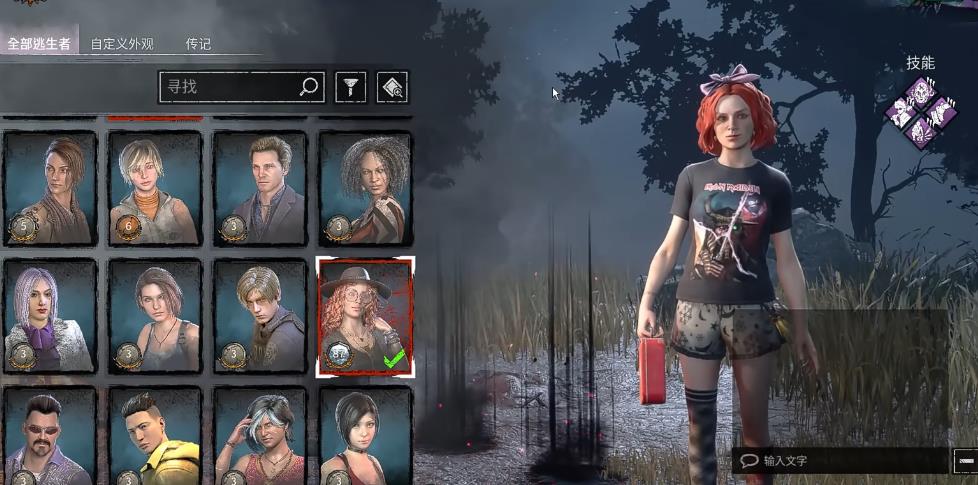Select the red-haired survivor wearing a hat
The height and width of the screenshot is (485, 978).
(365, 316)
